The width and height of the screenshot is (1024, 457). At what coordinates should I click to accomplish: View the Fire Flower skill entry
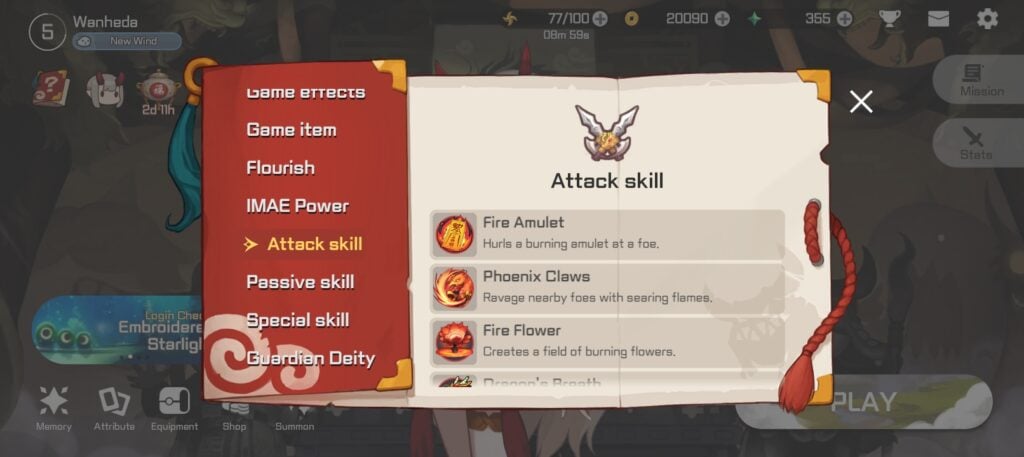[x=607, y=340]
